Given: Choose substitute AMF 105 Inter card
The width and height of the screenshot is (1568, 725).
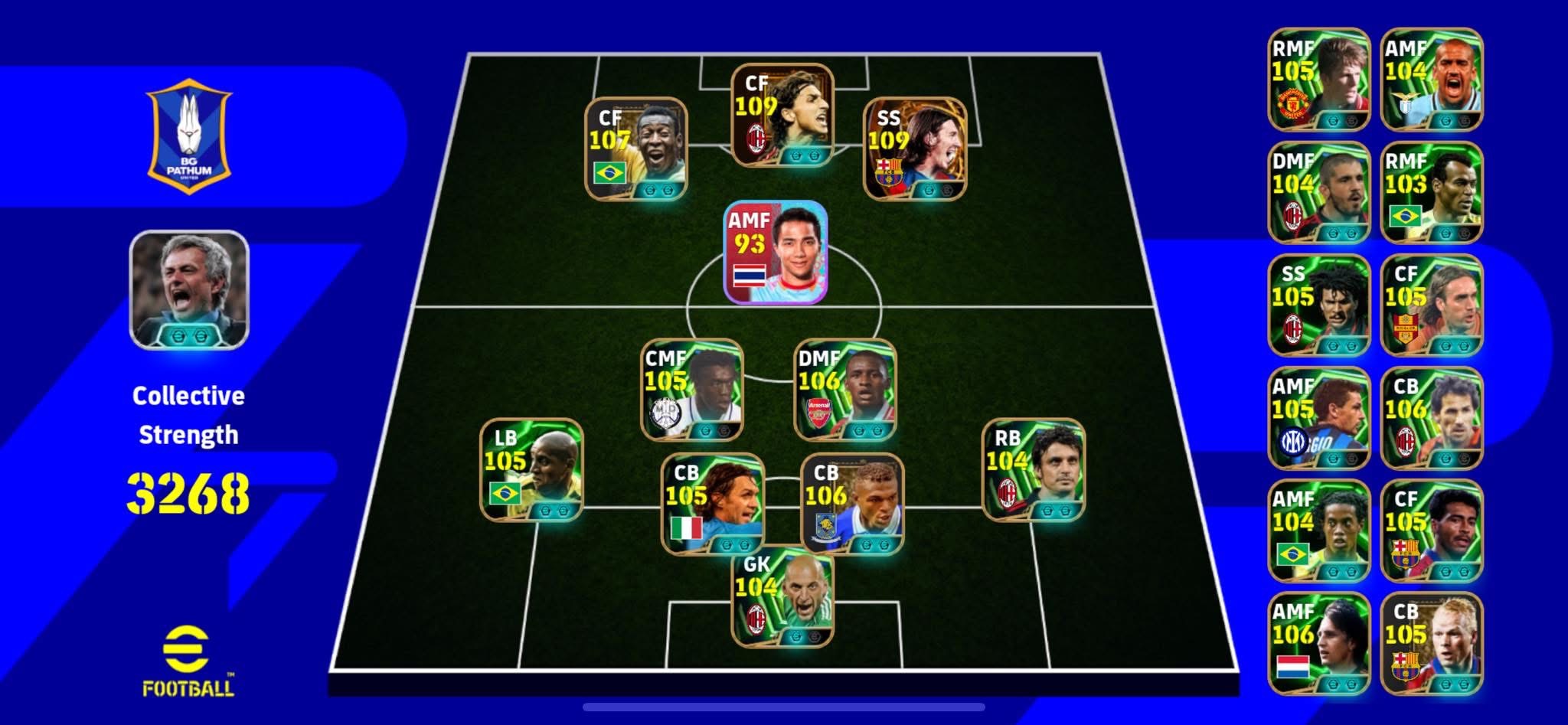Looking at the screenshot, I should pos(1318,418).
